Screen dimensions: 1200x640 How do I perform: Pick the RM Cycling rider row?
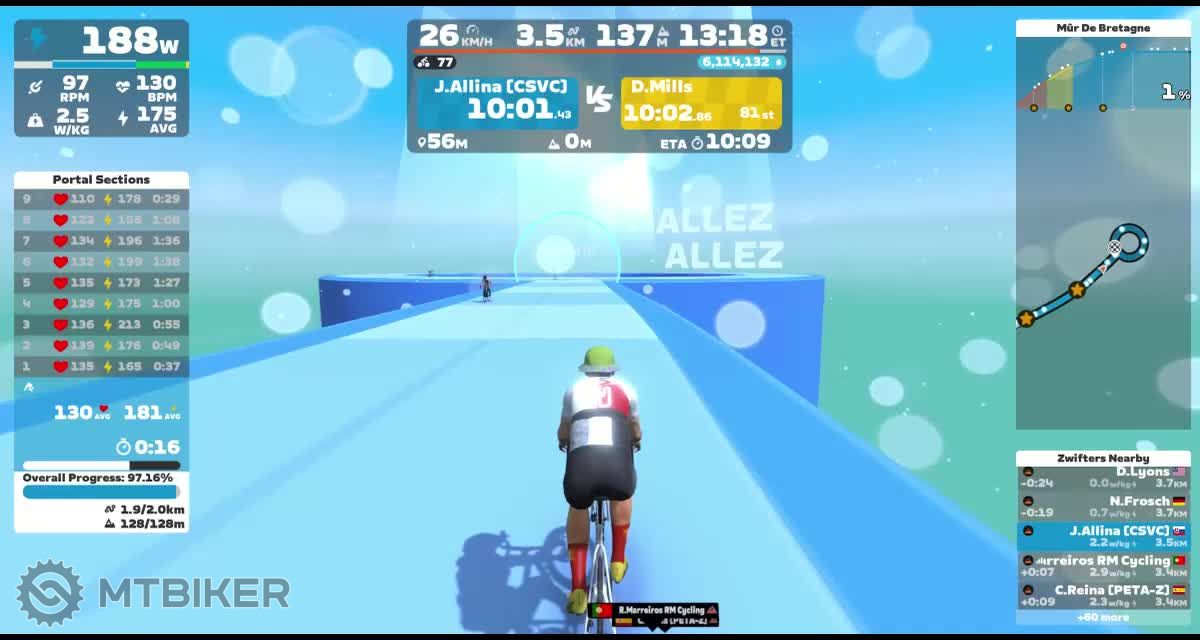point(1103,566)
